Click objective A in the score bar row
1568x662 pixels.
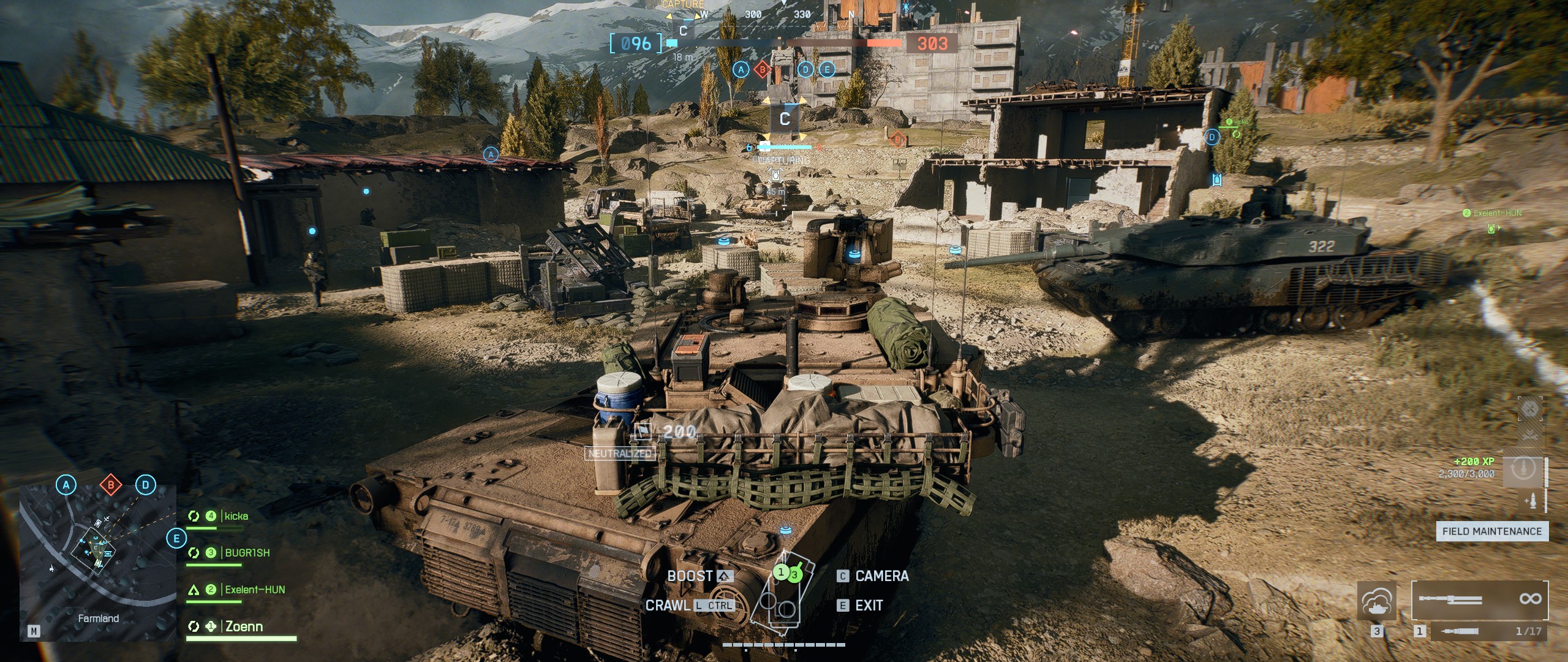click(741, 70)
